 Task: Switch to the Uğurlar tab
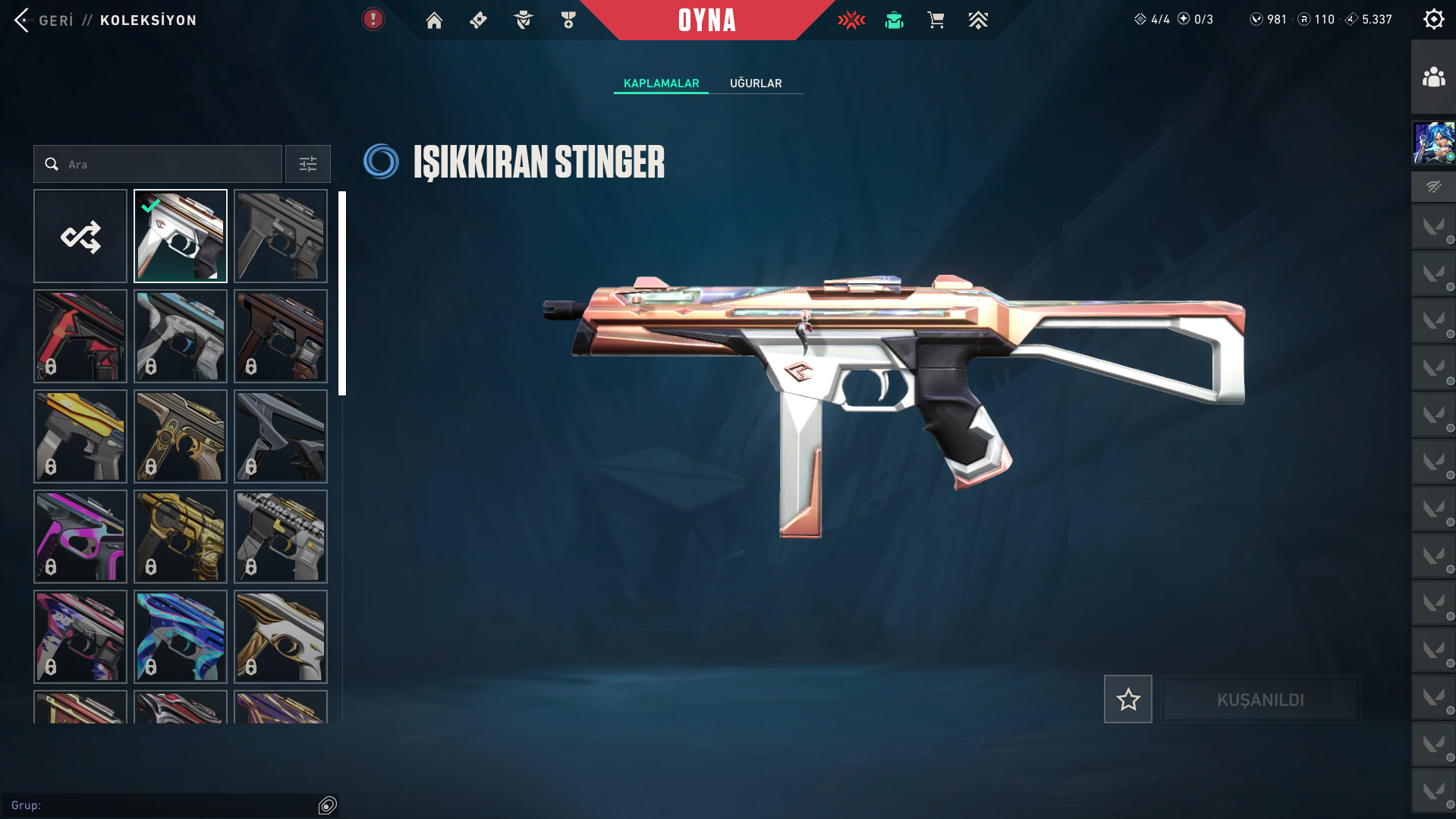coord(756,83)
